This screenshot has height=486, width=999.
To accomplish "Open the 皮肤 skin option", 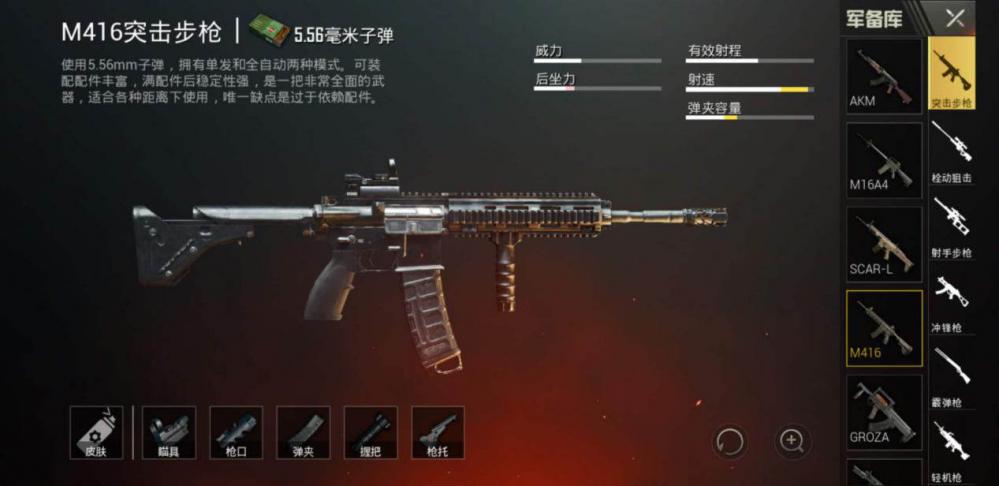I will coord(97,432).
